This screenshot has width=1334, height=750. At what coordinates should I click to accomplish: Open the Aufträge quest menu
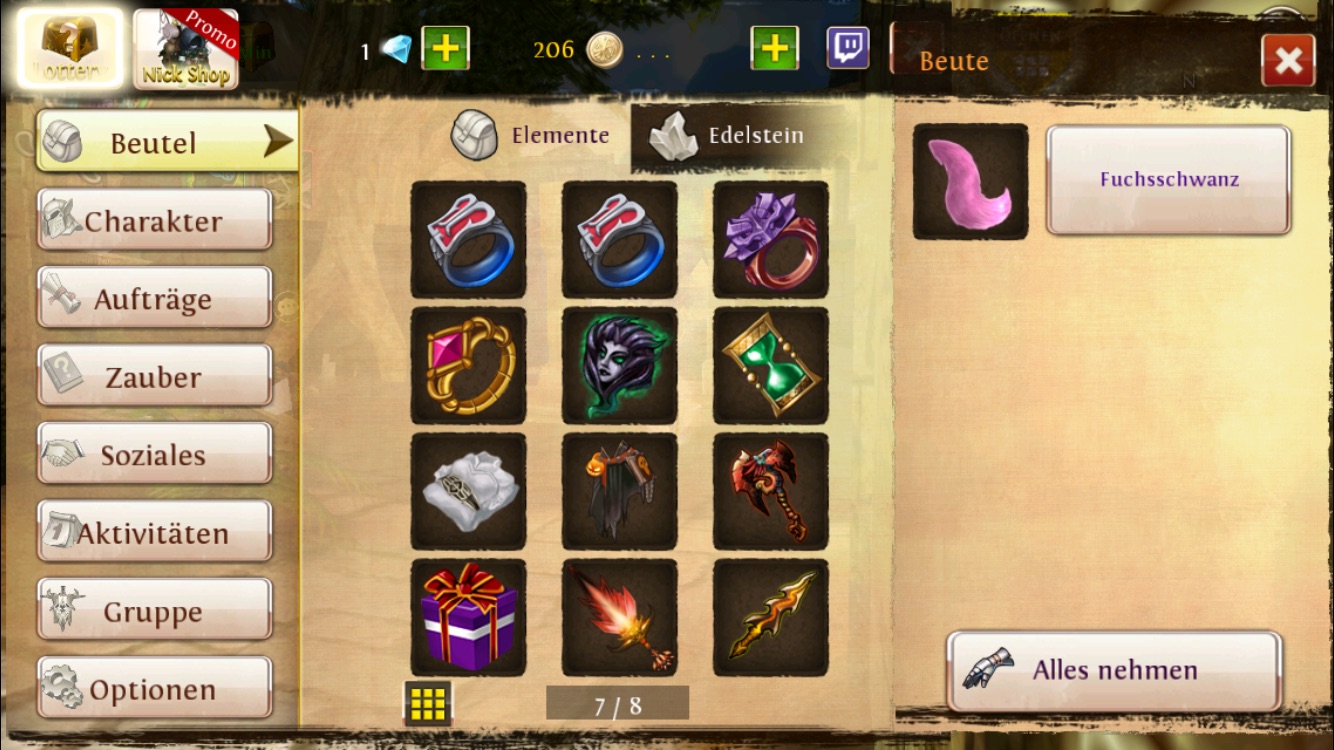tap(155, 298)
